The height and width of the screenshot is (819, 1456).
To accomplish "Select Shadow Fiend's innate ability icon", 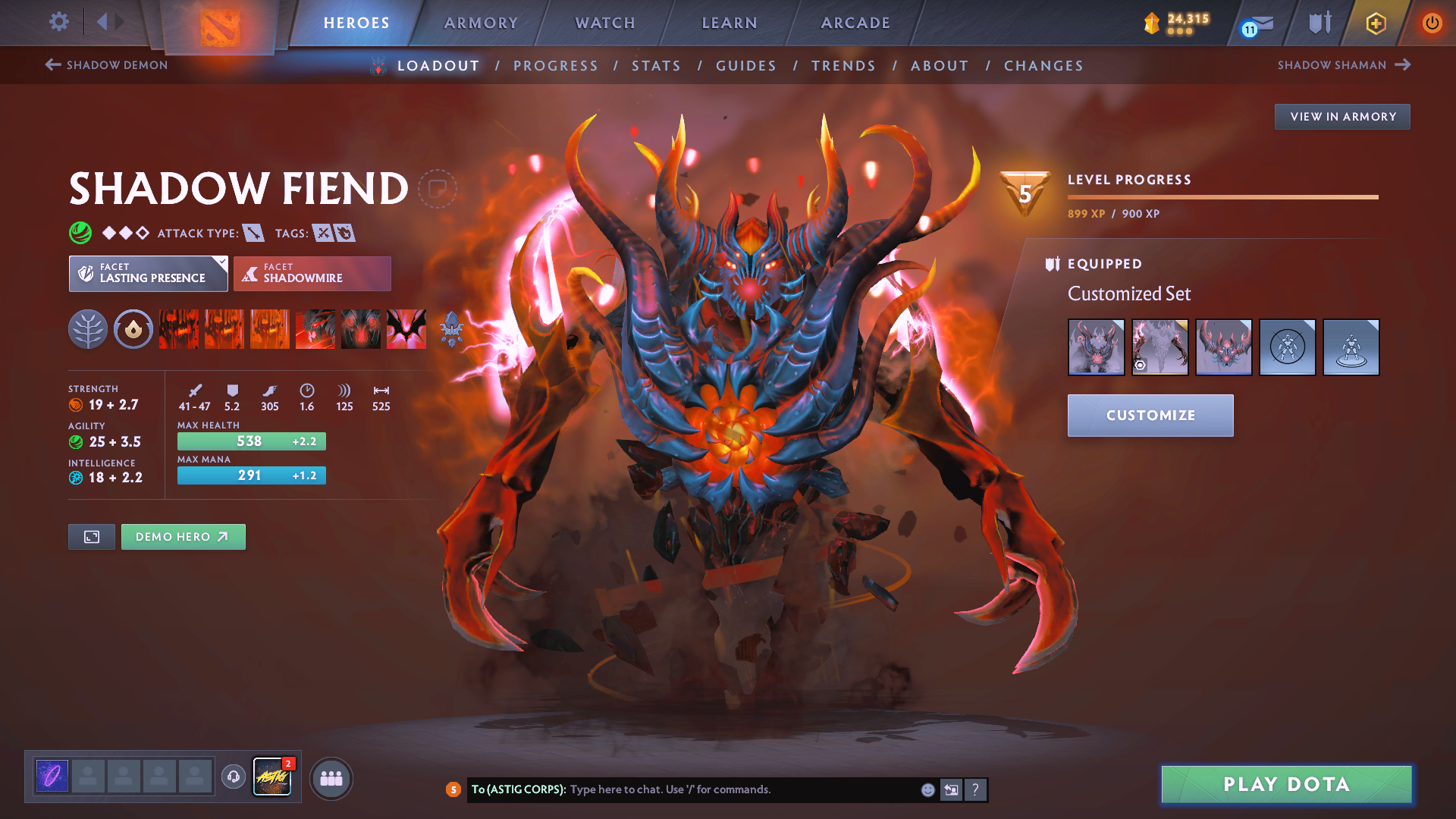I will pyautogui.click(x=87, y=329).
